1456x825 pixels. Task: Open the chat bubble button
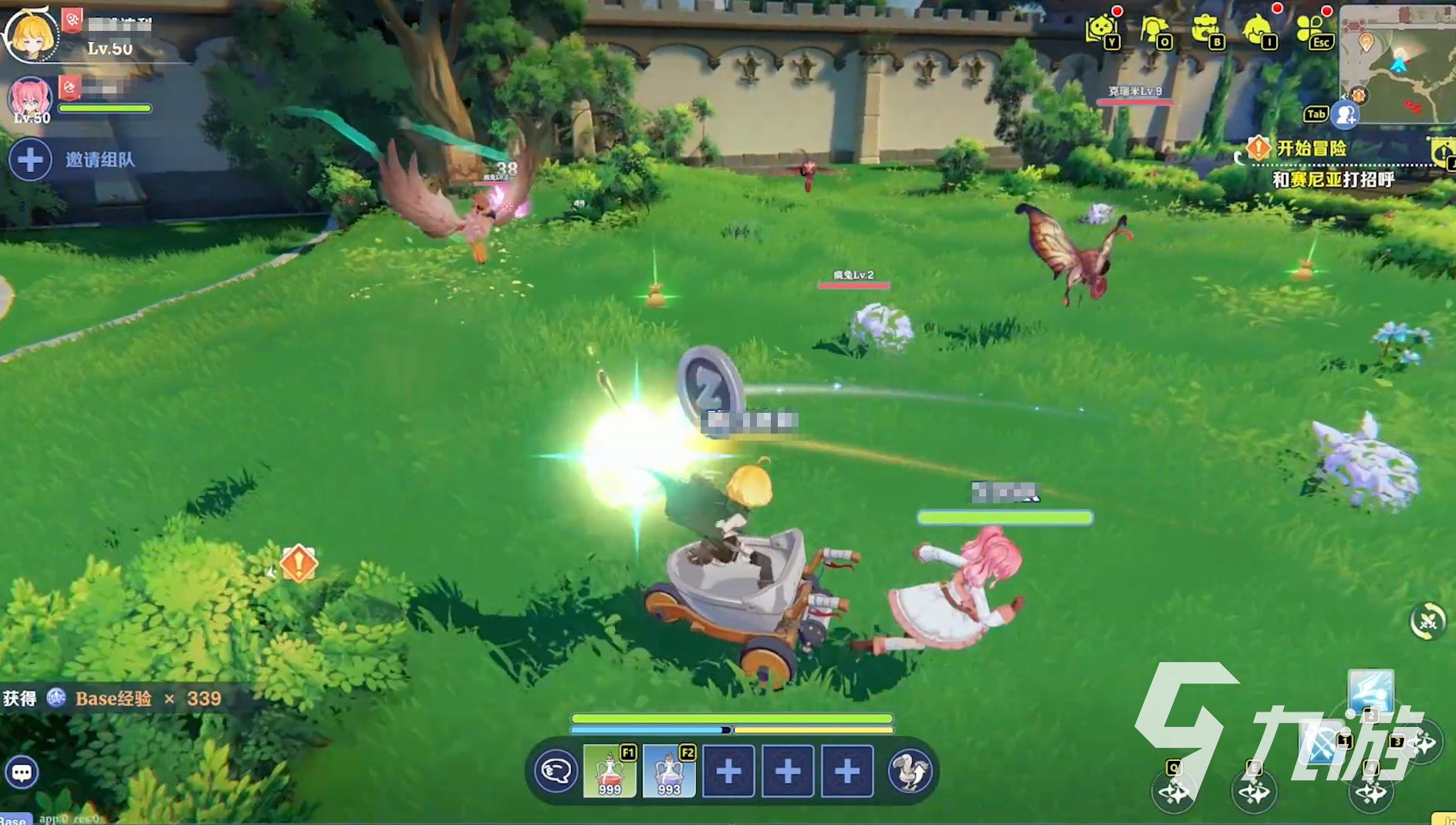[22, 772]
